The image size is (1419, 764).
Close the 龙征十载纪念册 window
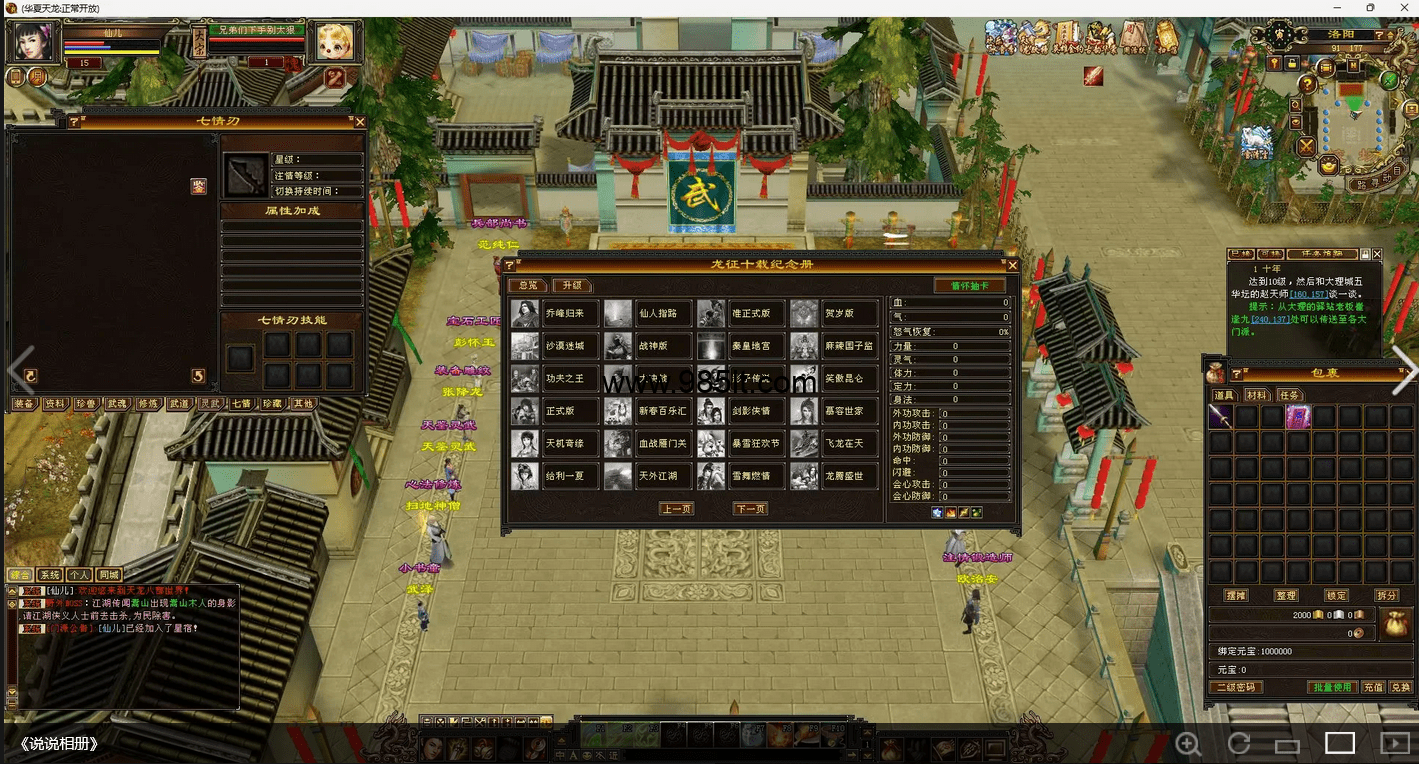tap(1012, 265)
